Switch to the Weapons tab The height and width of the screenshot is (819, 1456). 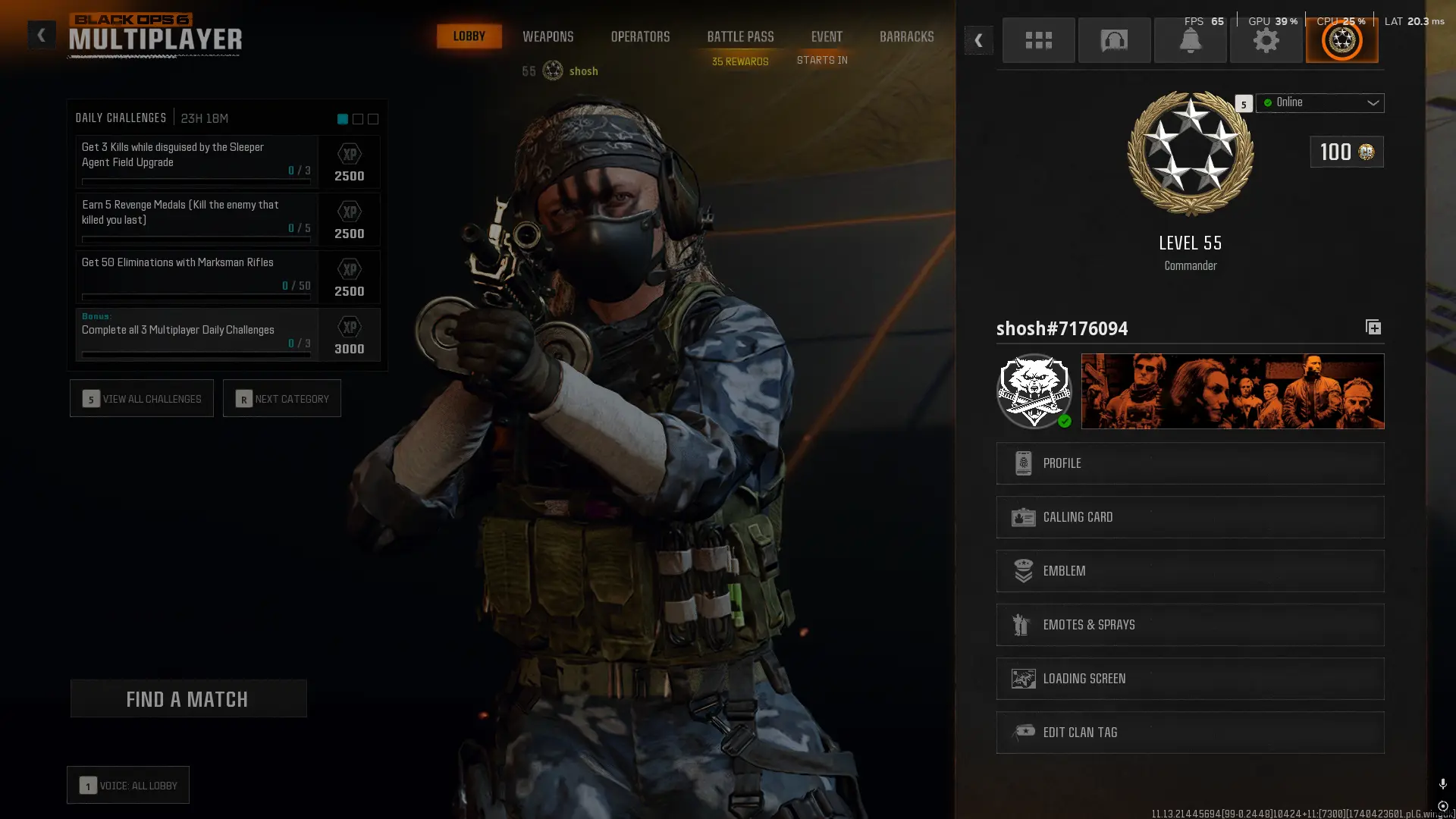coord(548,36)
